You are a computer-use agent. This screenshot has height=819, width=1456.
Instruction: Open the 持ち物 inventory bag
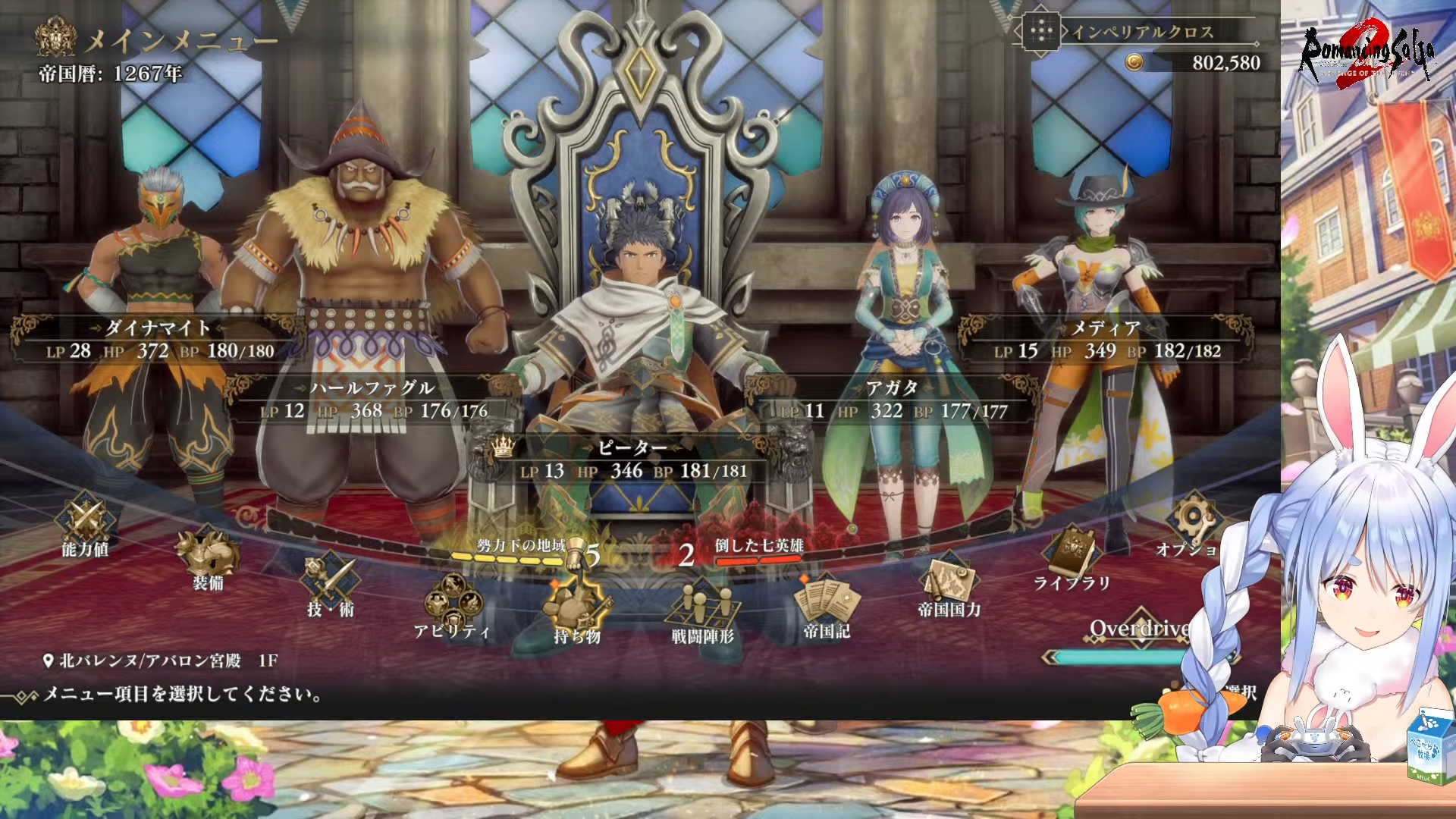pos(576,611)
